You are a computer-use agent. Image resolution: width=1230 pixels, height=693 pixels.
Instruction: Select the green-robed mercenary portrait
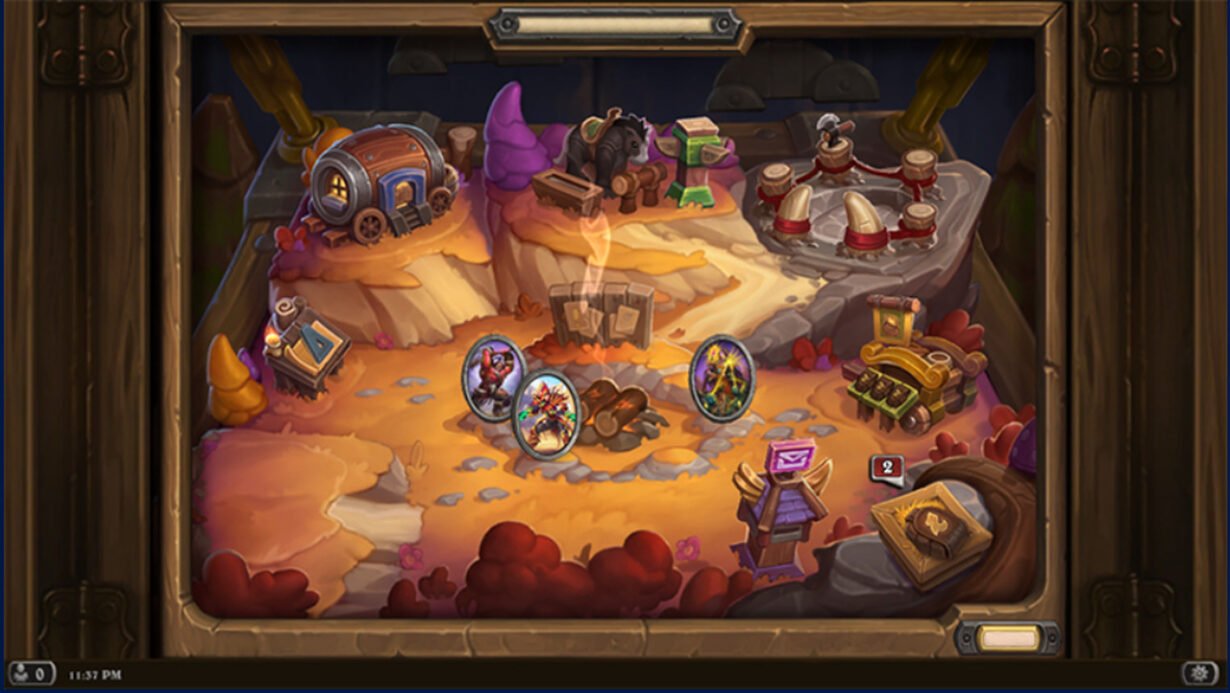[721, 377]
